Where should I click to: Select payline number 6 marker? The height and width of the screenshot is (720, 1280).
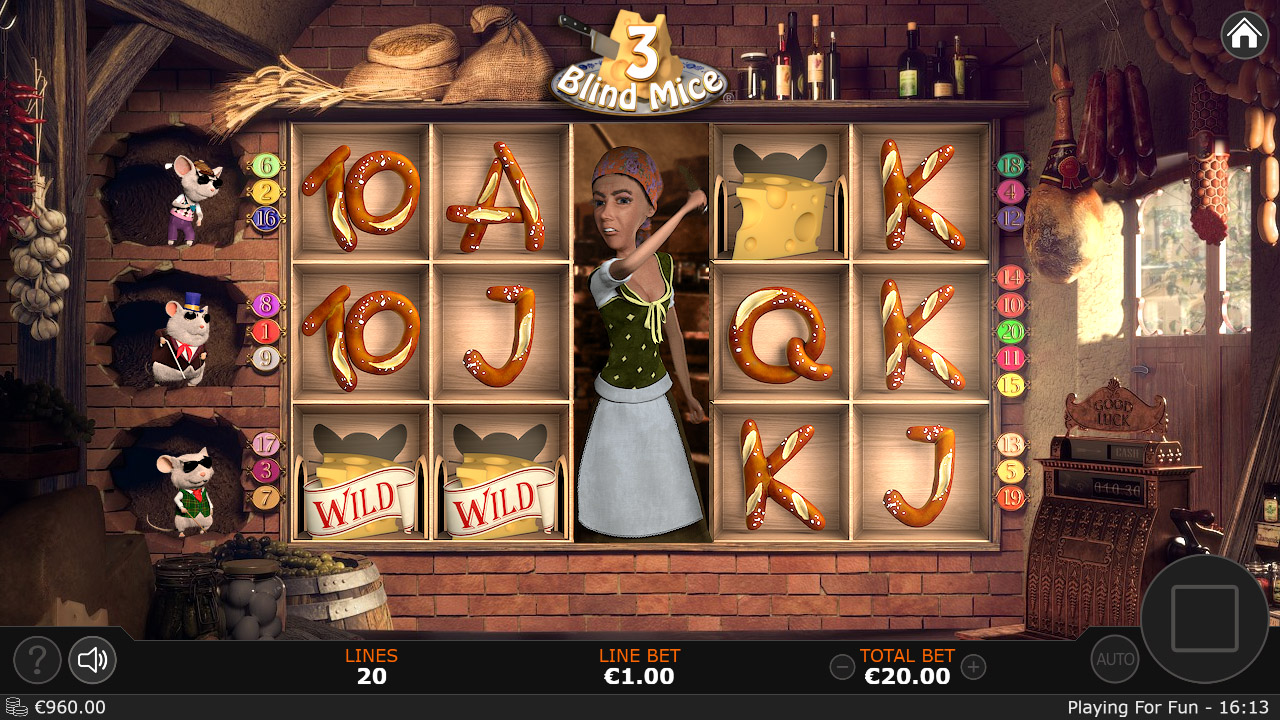[265, 166]
